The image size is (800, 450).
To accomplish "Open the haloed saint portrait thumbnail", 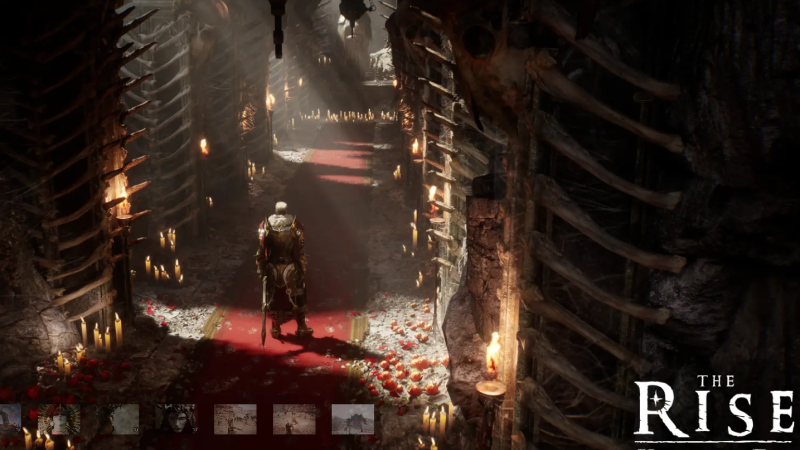I will [x=59, y=419].
